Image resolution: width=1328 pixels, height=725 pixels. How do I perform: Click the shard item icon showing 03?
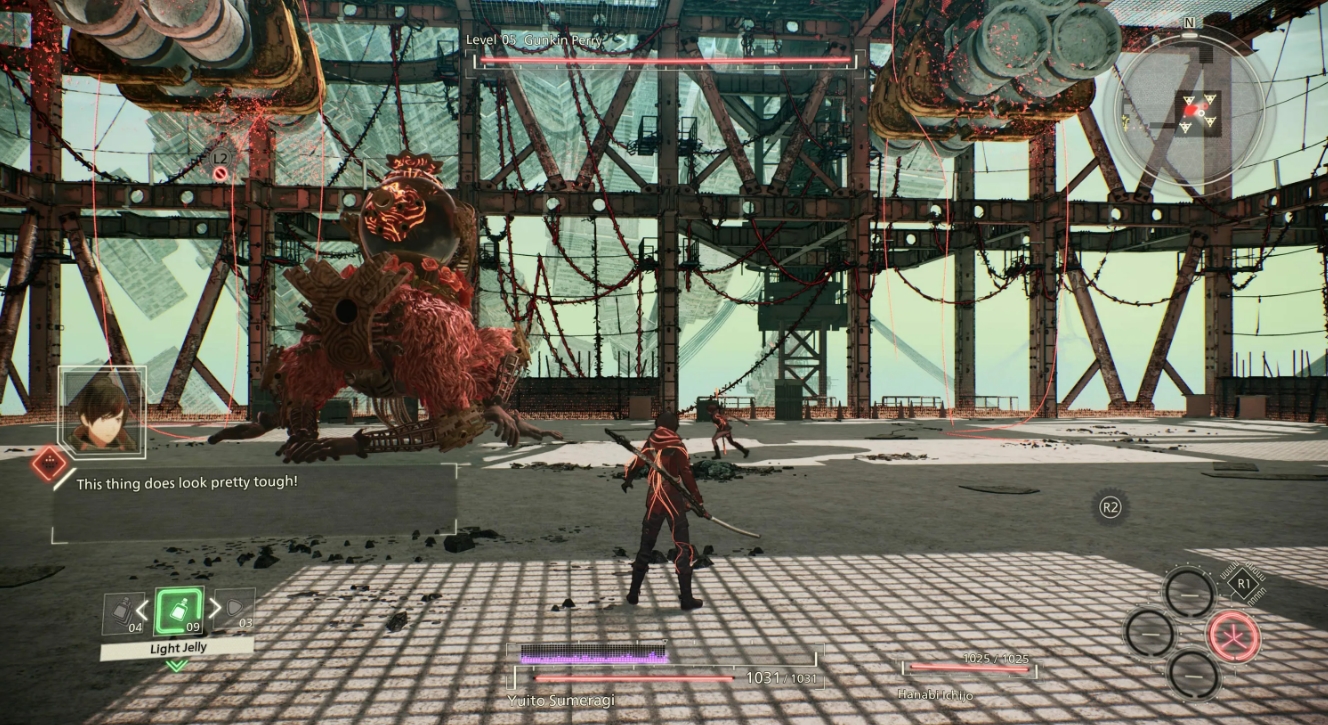click(x=235, y=610)
